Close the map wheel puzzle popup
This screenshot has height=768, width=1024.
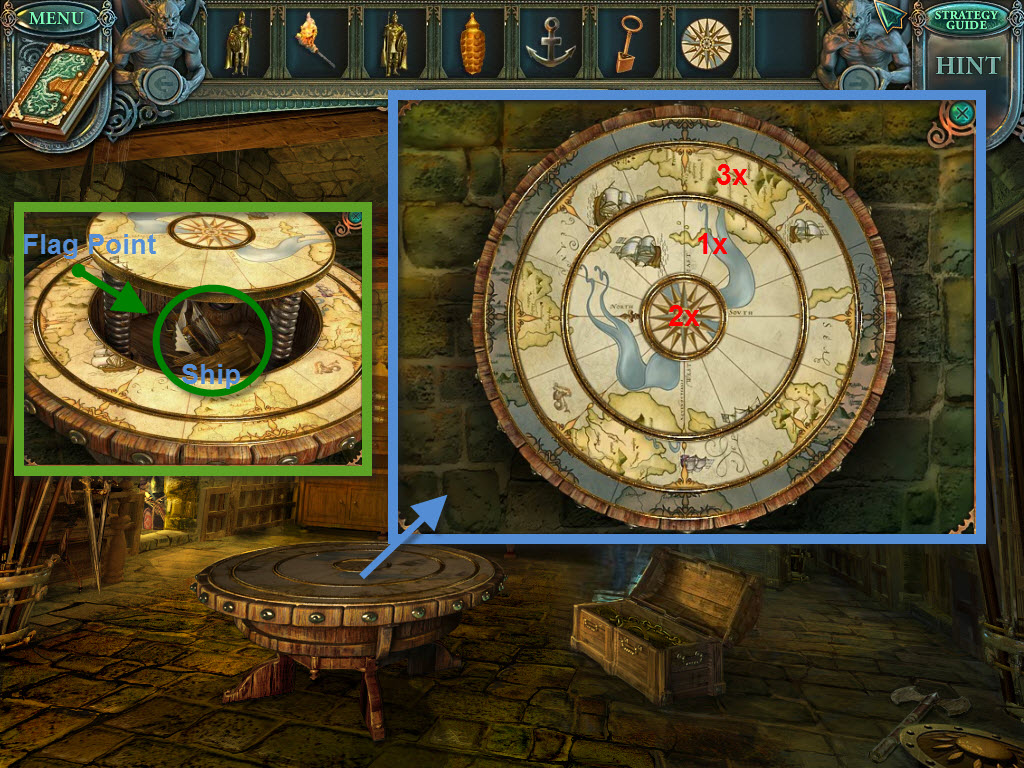pyautogui.click(x=962, y=113)
